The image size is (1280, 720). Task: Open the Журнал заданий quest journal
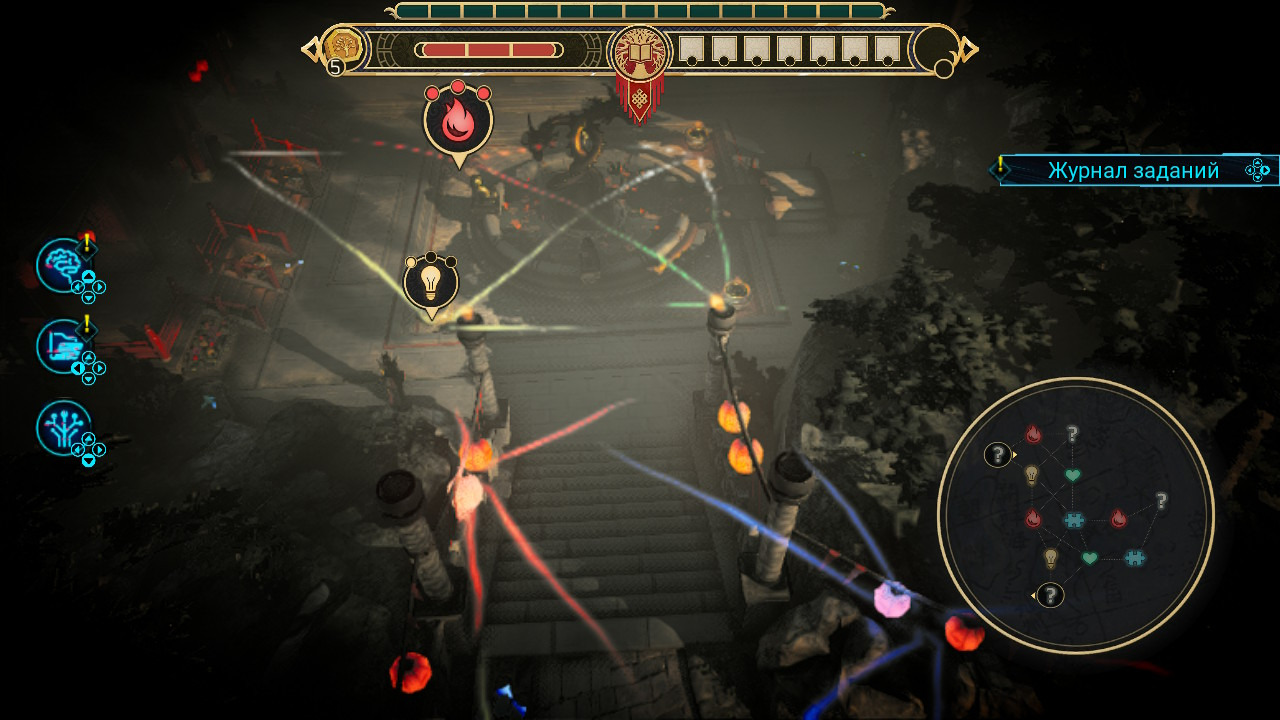1133,171
